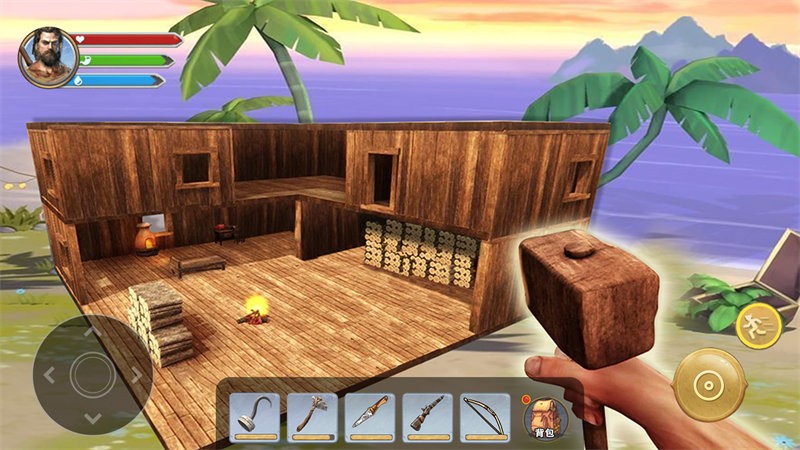Select the stone axe hotbar slot
Image resolution: width=800 pixels, height=450 pixels.
[312, 416]
